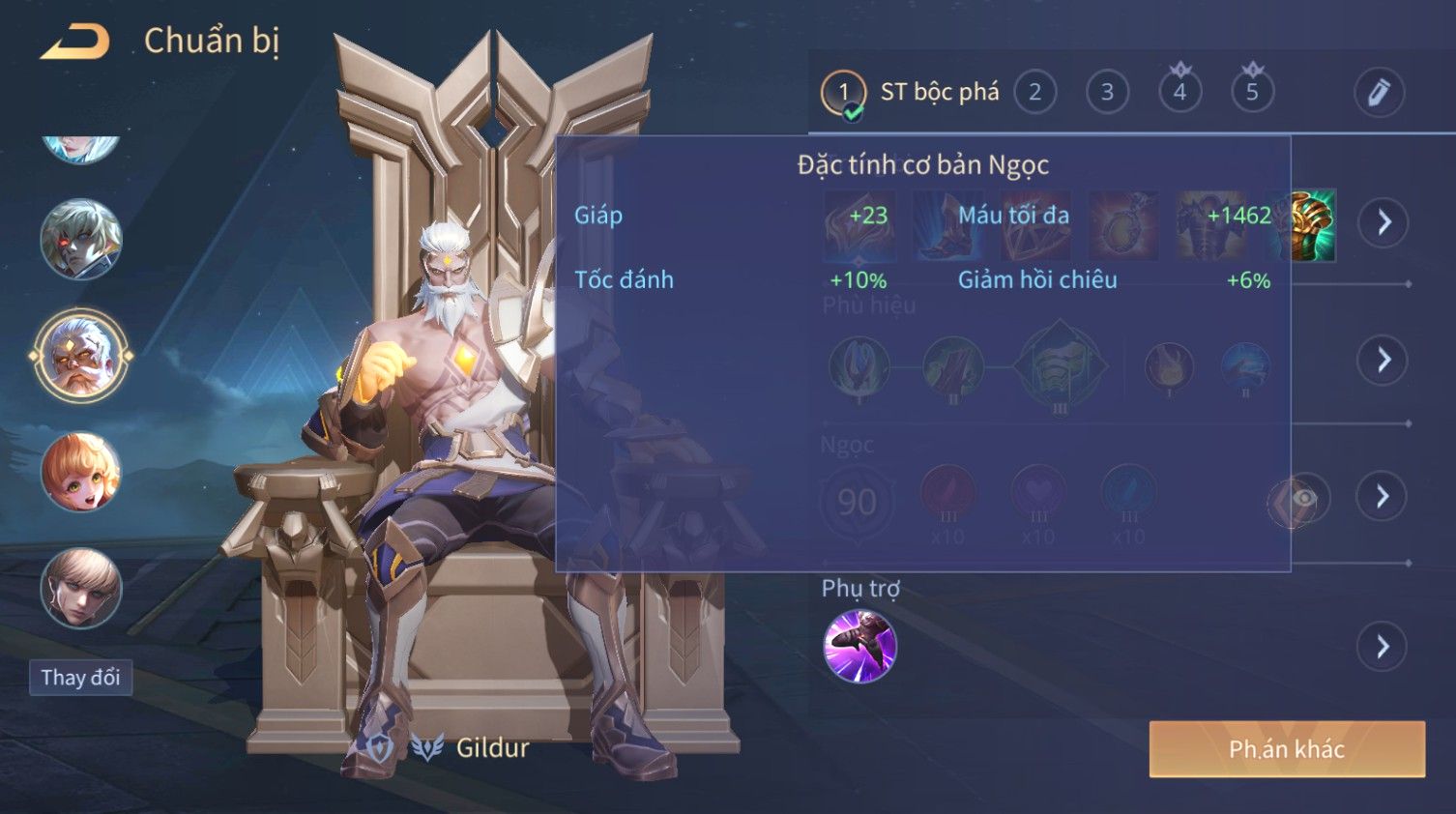Go back using the return arrow
Viewport: 1456px width, 814px height.
tap(74, 43)
